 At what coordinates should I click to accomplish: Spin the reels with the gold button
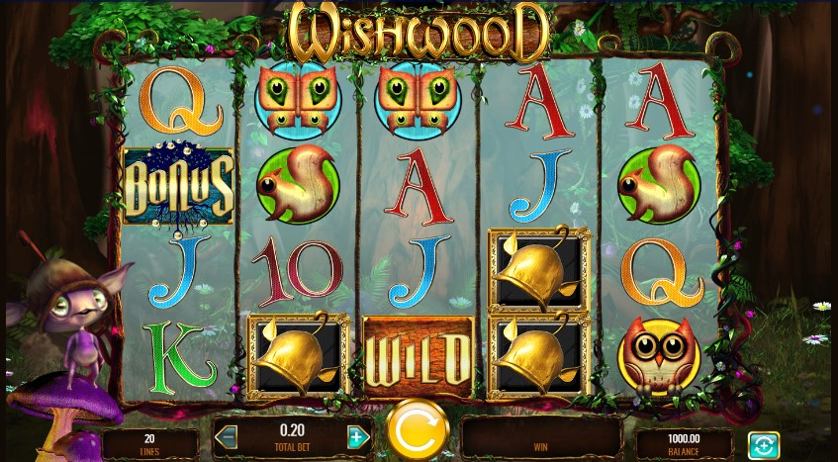[x=415, y=430]
